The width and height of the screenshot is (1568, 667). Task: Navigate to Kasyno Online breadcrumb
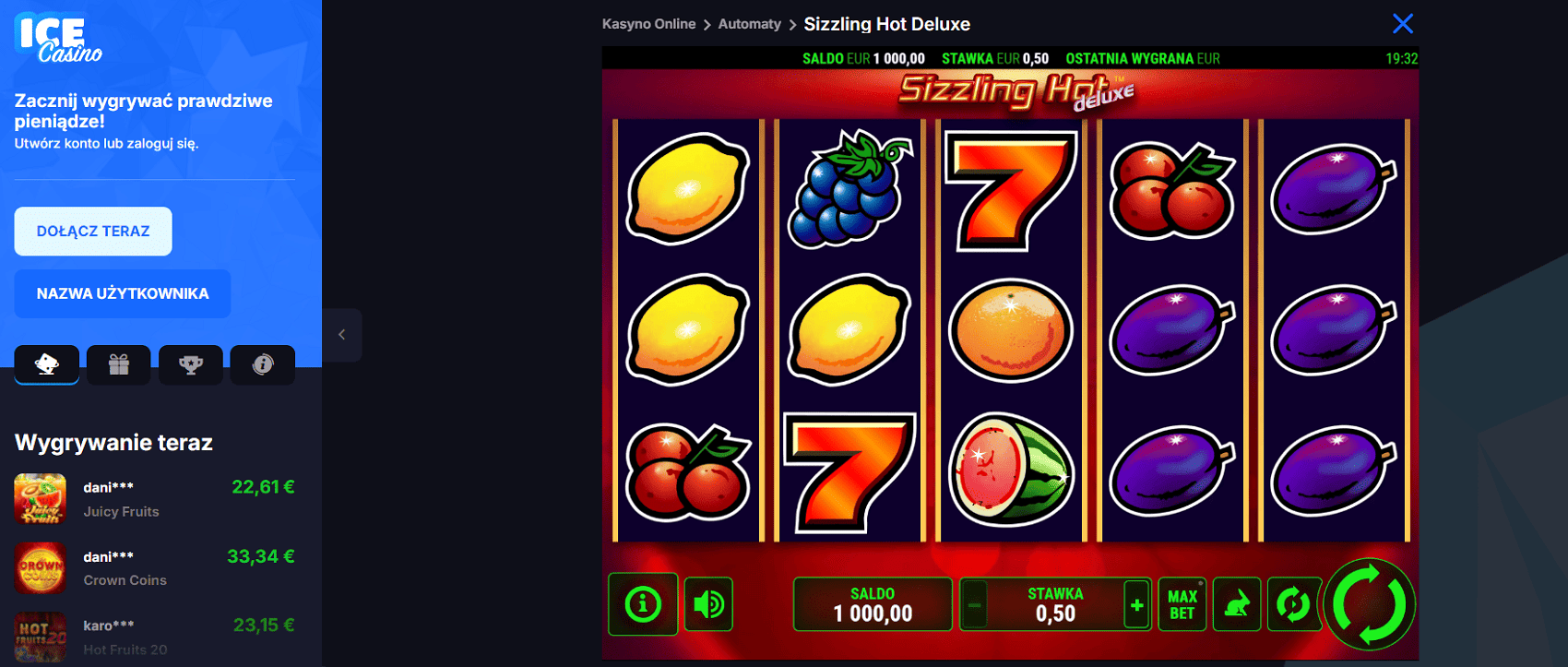[649, 24]
